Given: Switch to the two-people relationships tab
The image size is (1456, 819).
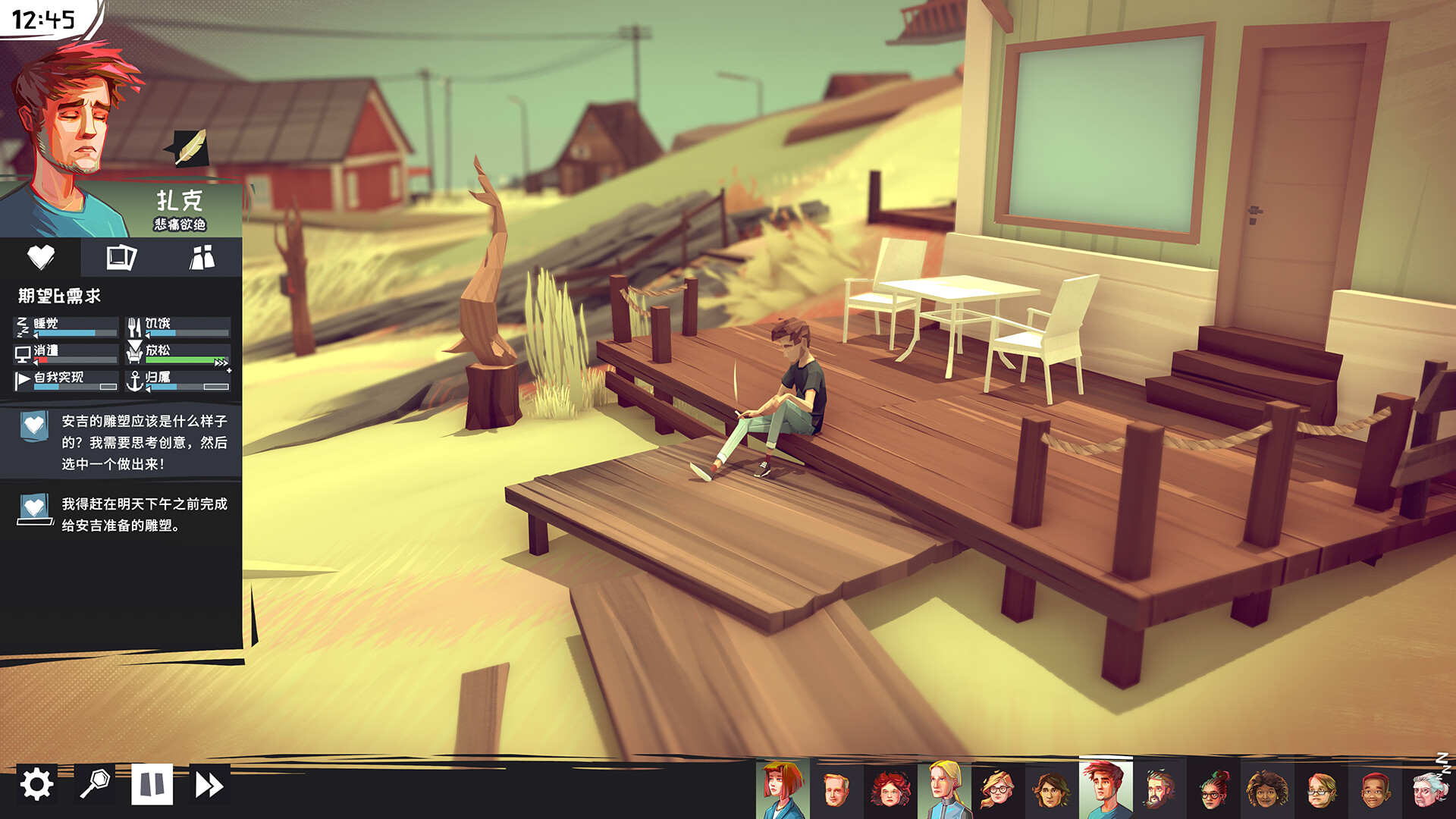Looking at the screenshot, I should (x=202, y=258).
